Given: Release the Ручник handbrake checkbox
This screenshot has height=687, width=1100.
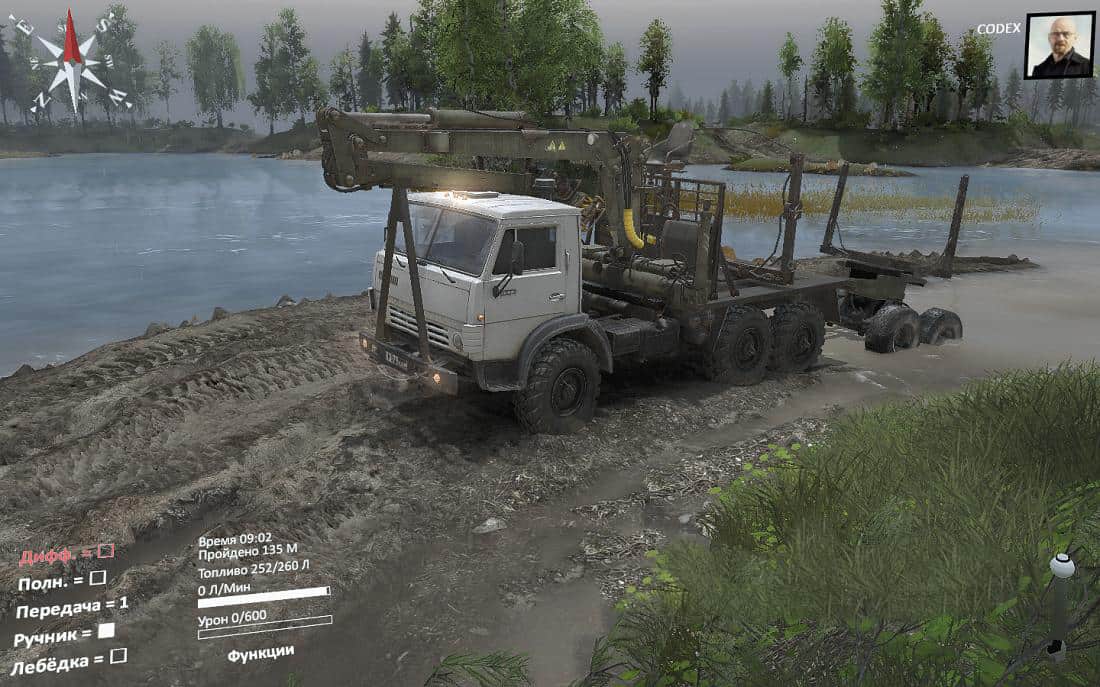Looking at the screenshot, I should pyautogui.click(x=105, y=630).
